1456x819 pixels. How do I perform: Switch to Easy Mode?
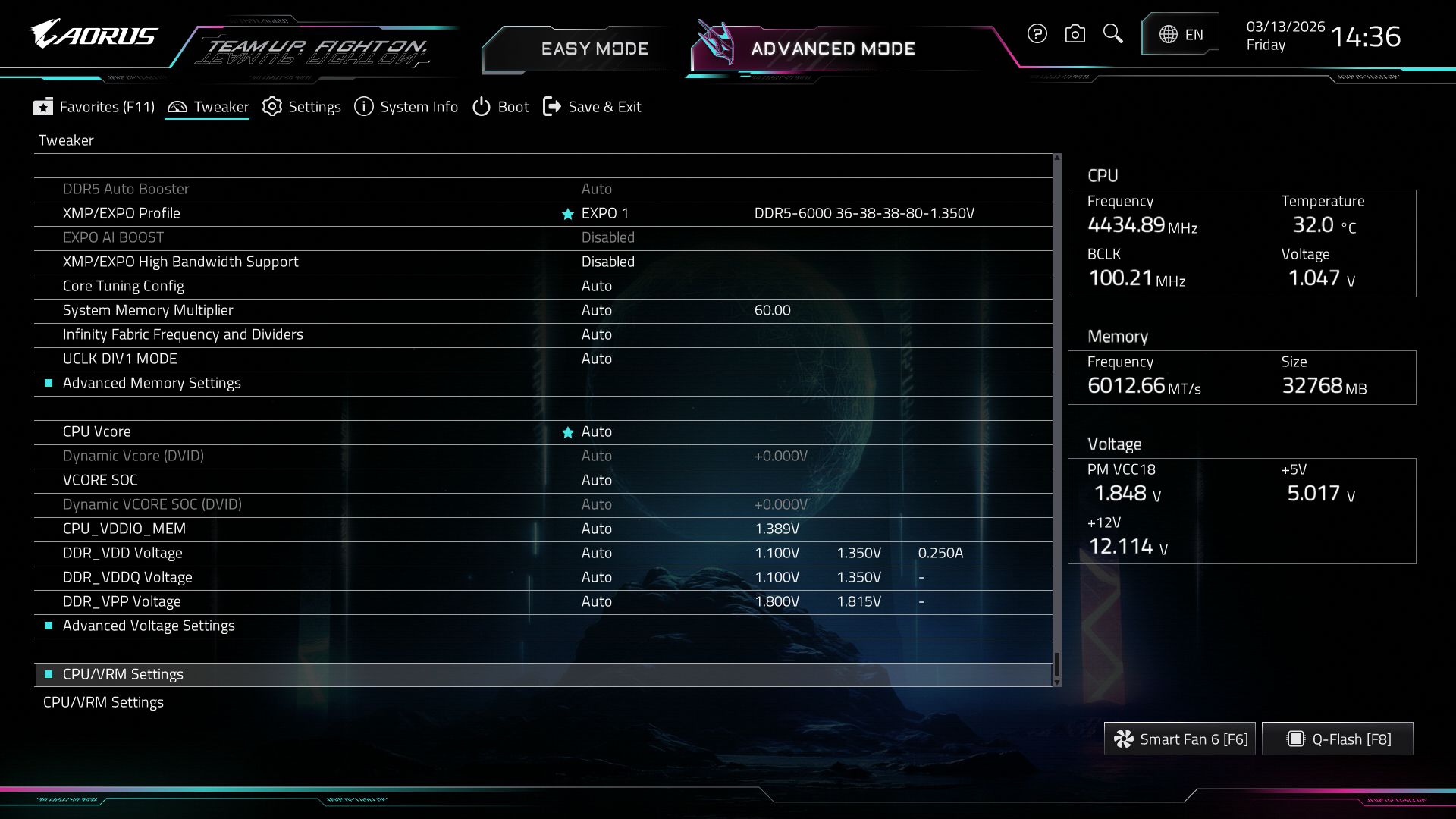coord(594,49)
